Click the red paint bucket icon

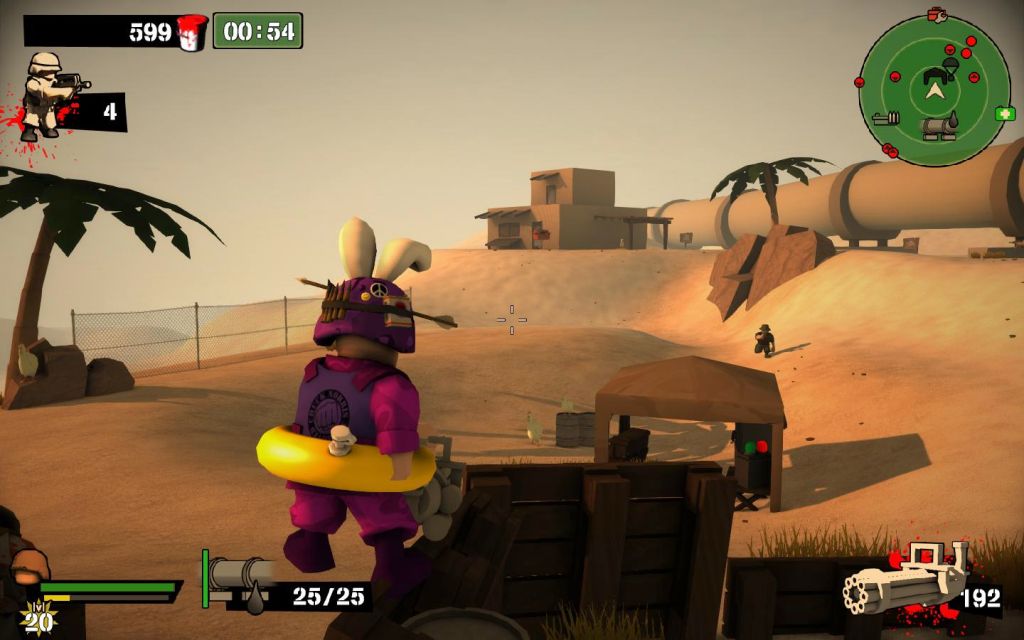coord(191,32)
